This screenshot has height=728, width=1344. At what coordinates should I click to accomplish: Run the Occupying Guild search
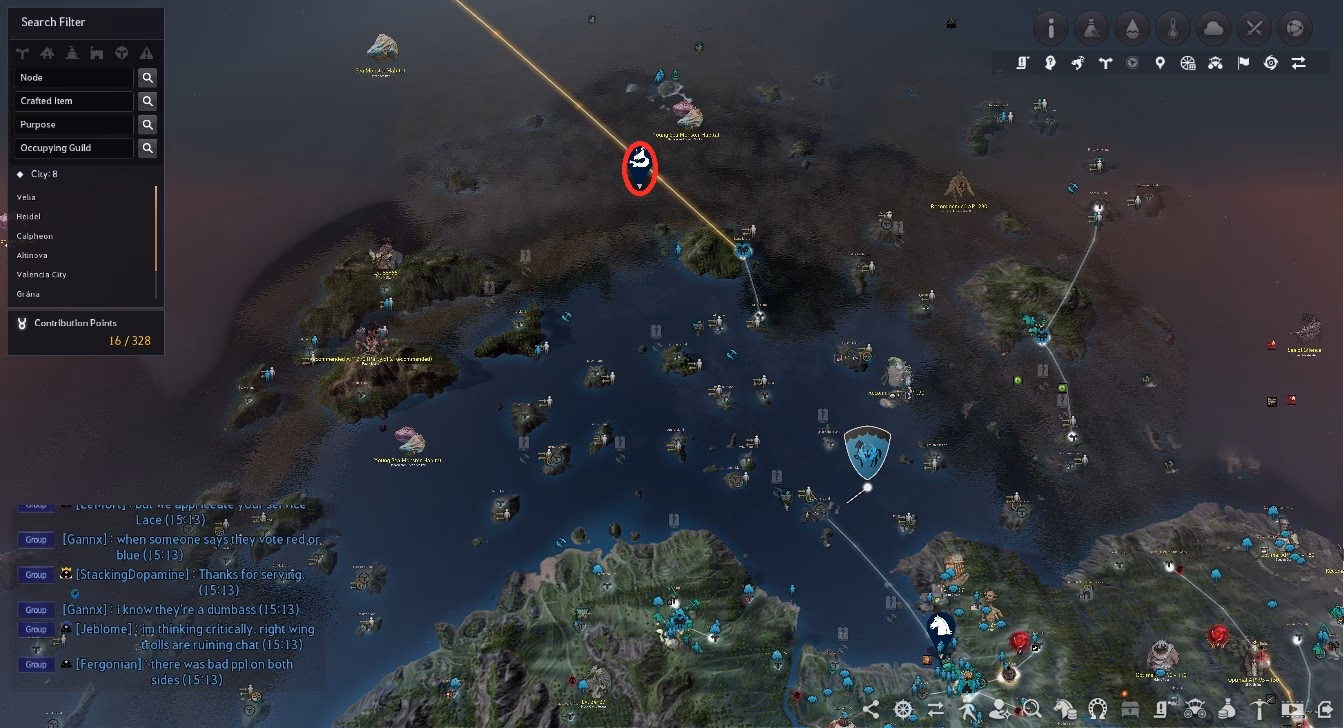(x=147, y=148)
